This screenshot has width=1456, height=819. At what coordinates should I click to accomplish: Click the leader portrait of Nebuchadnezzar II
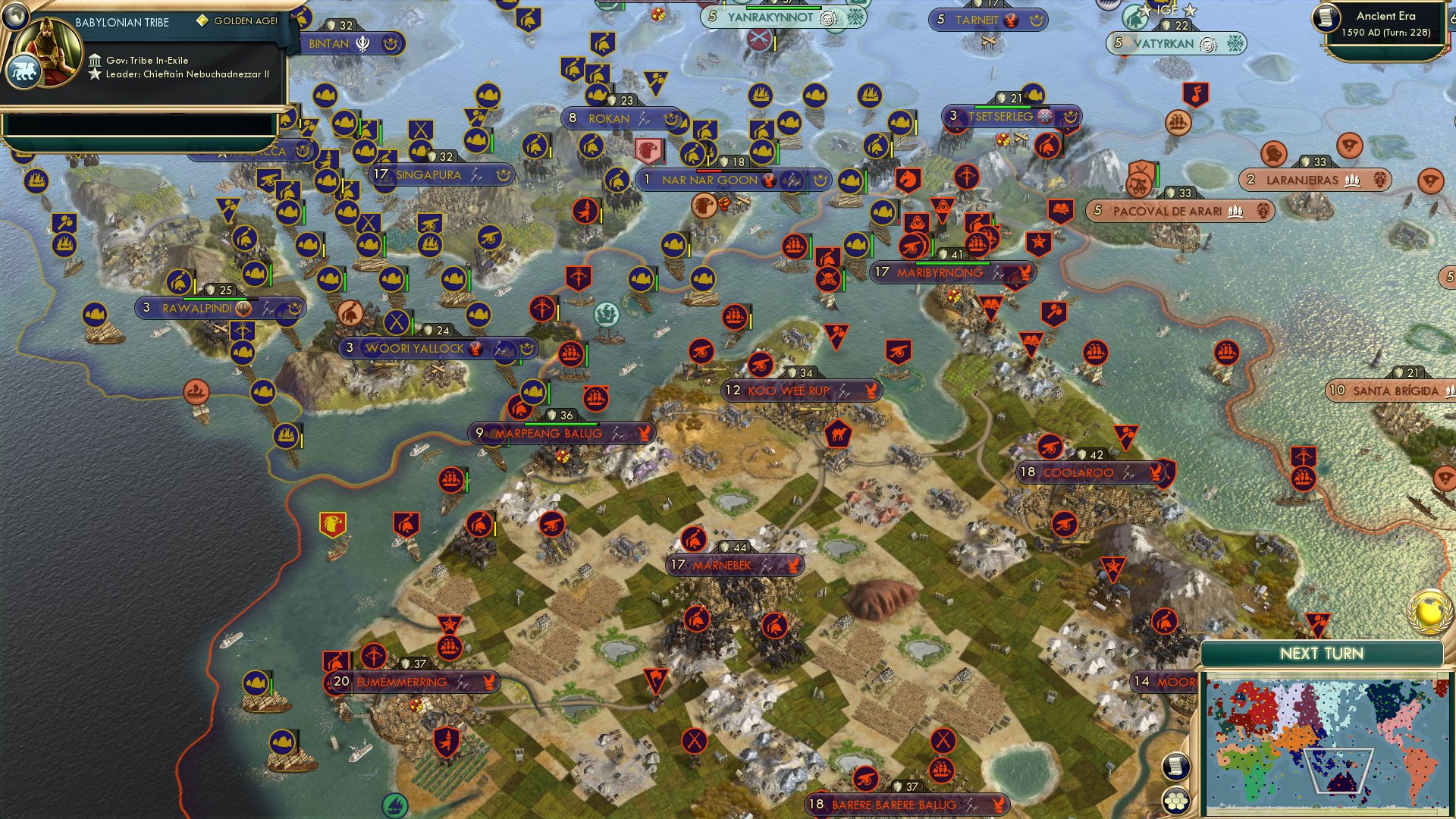45,52
